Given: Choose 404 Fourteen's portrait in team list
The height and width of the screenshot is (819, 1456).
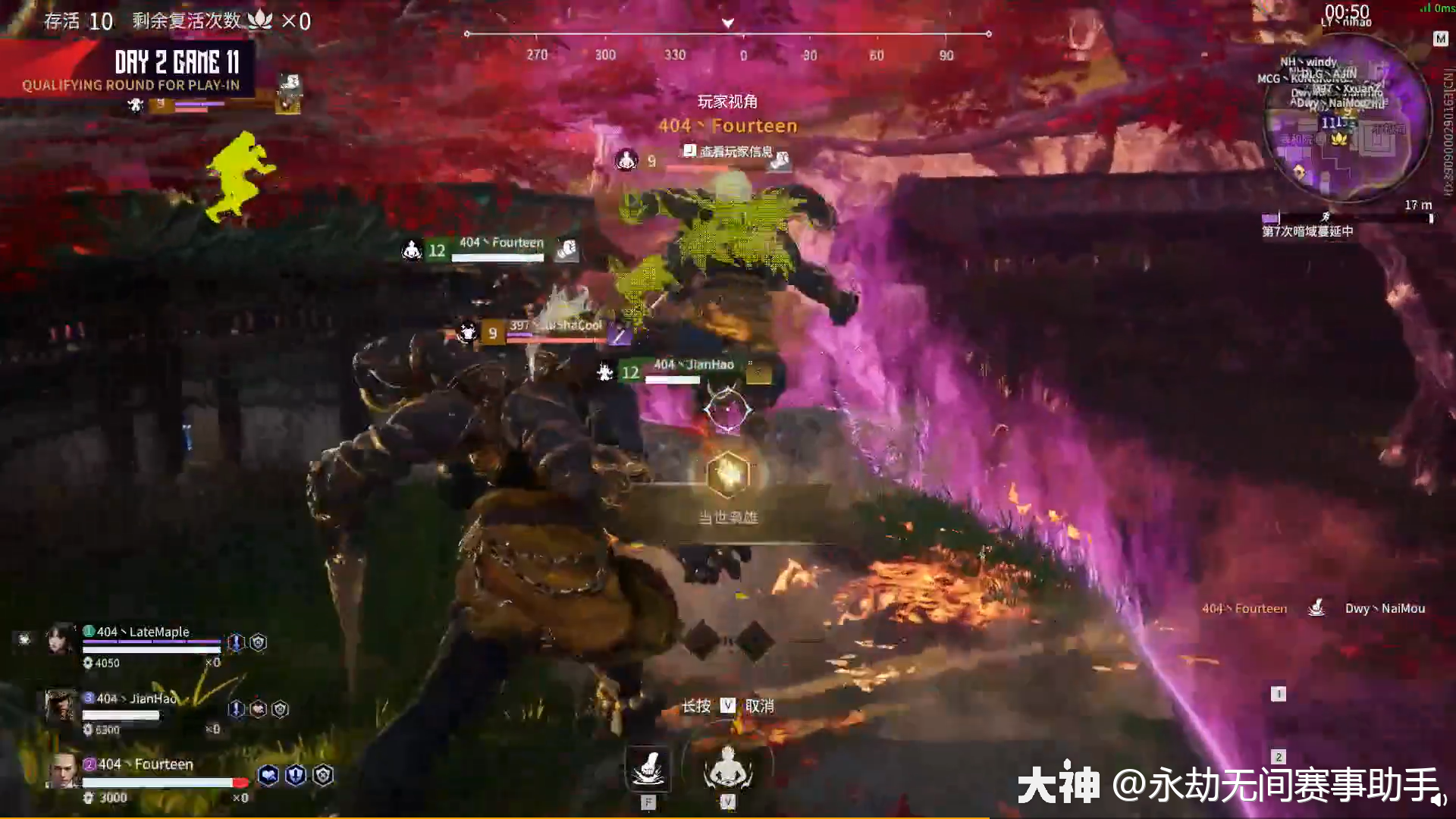Looking at the screenshot, I should click(x=64, y=771).
